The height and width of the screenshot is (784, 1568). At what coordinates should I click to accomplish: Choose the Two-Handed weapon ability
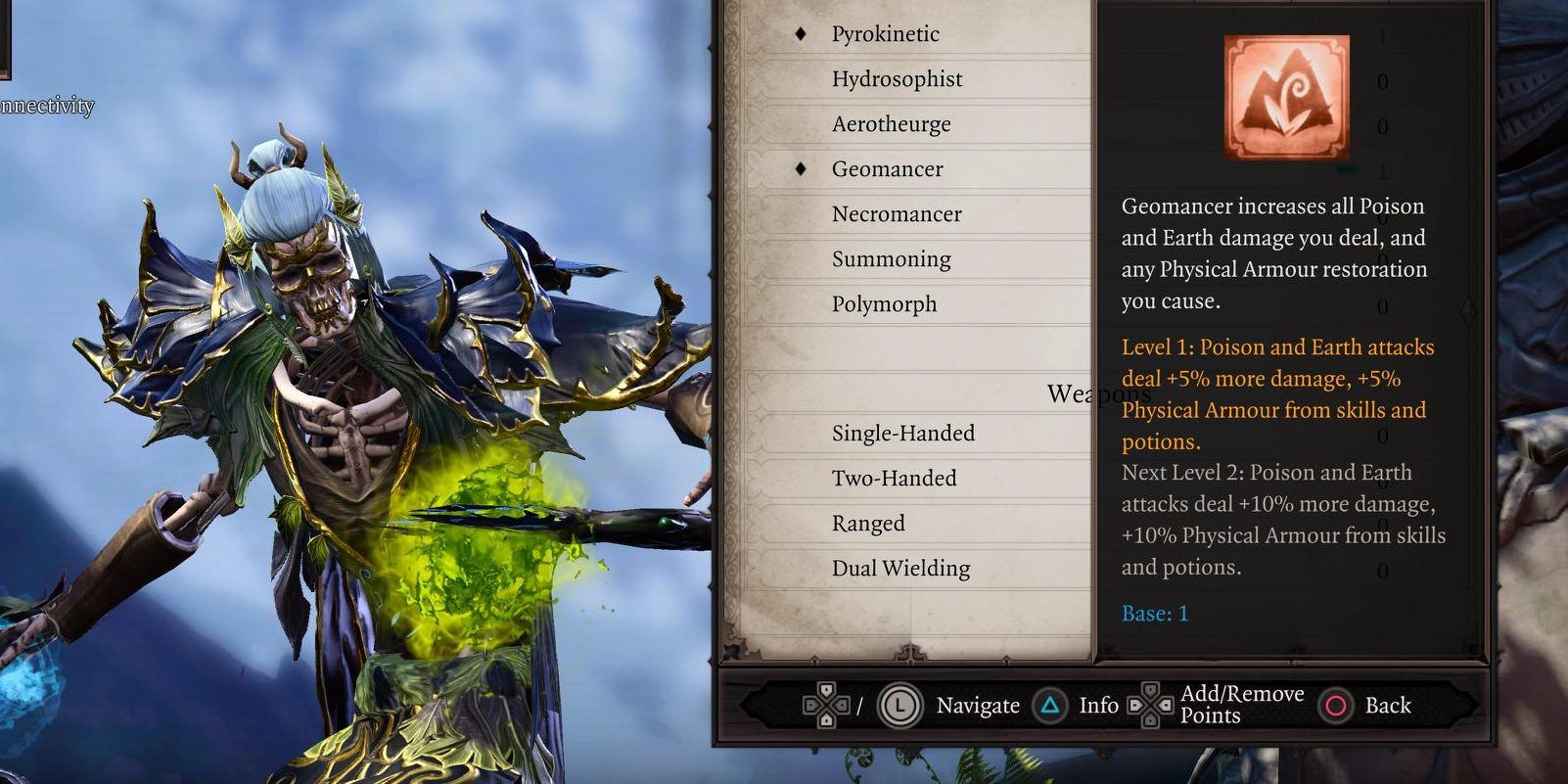[x=894, y=479]
